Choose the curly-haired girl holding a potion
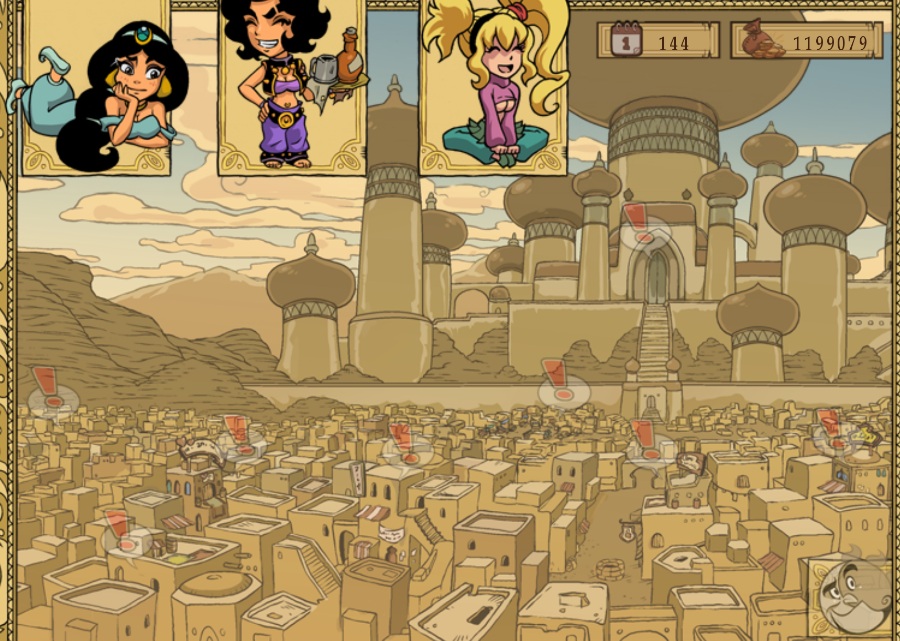Screen dimensions: 900x641 pos(292,88)
